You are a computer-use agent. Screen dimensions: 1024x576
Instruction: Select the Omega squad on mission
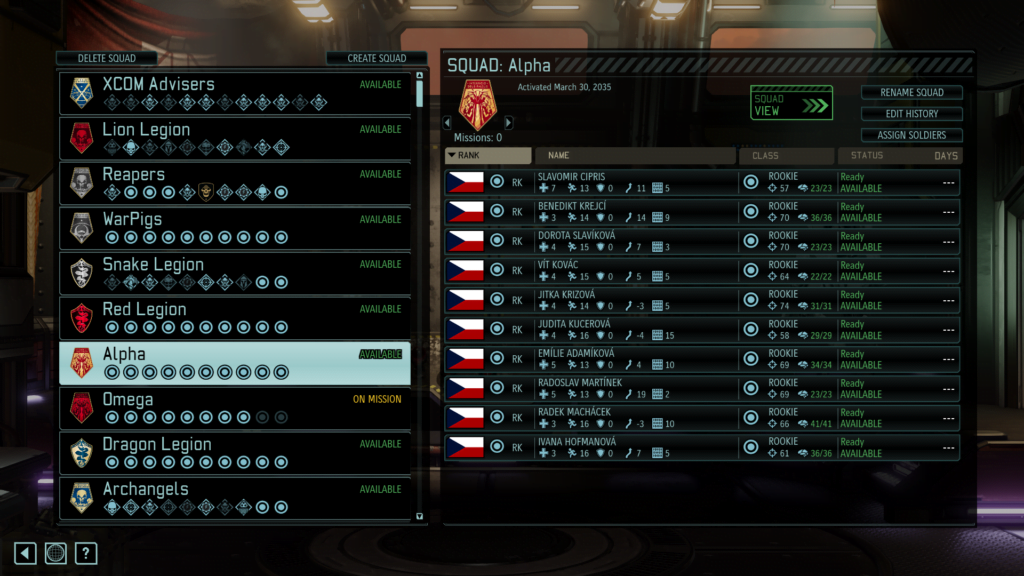click(x=235, y=407)
